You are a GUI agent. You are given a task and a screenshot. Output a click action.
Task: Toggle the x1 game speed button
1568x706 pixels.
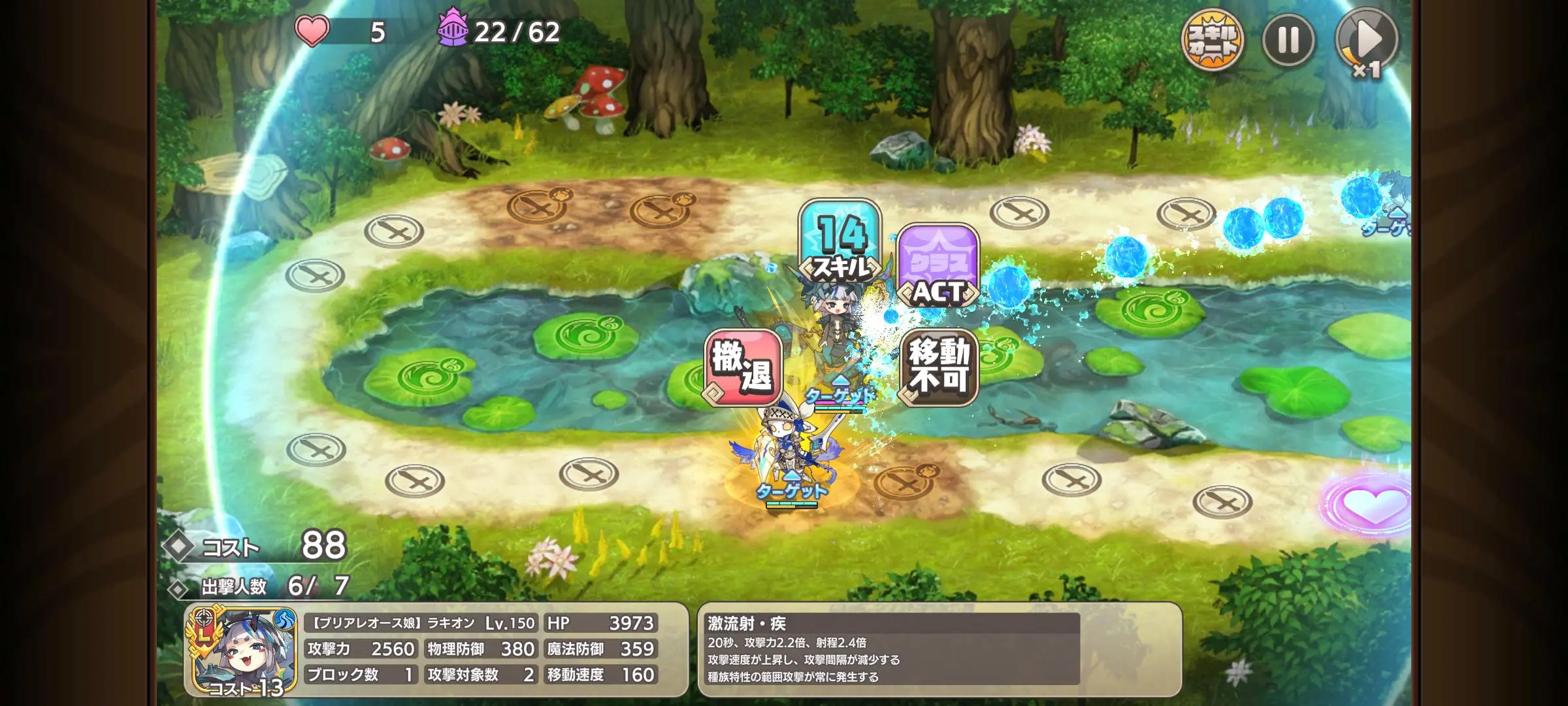[1367, 42]
